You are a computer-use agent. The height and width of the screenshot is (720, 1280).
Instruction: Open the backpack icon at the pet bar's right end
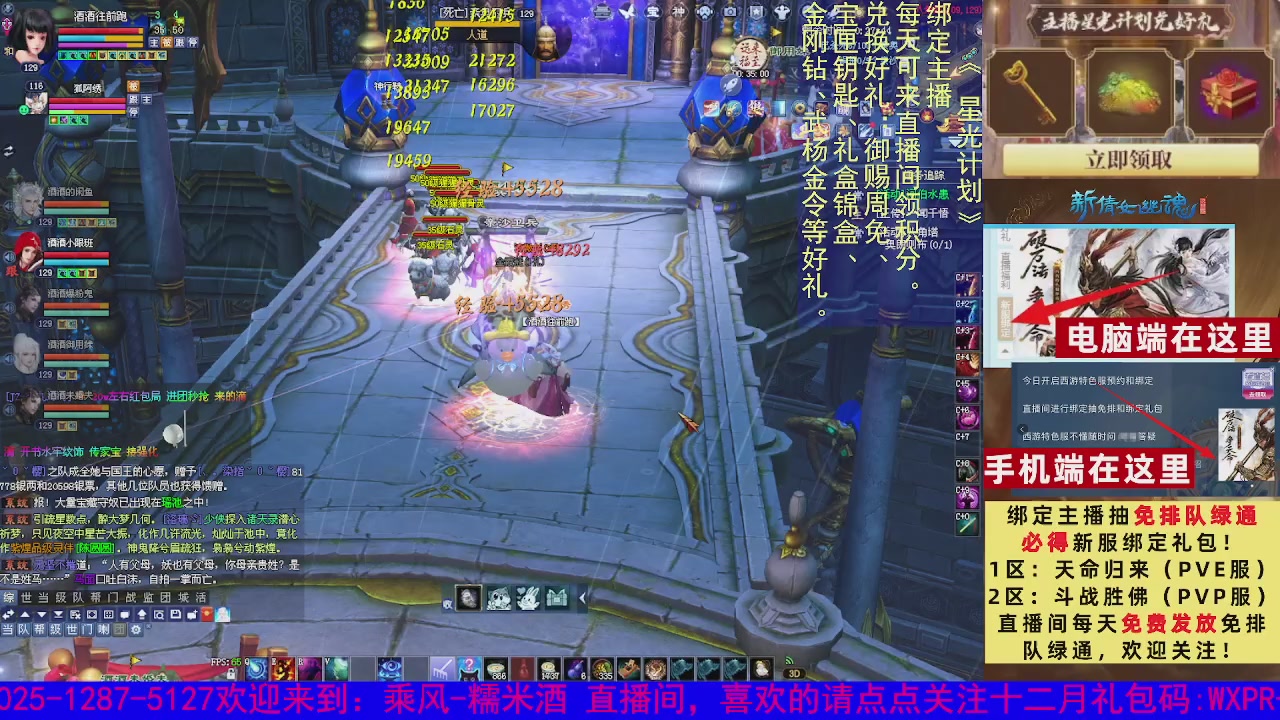[x=557, y=598]
